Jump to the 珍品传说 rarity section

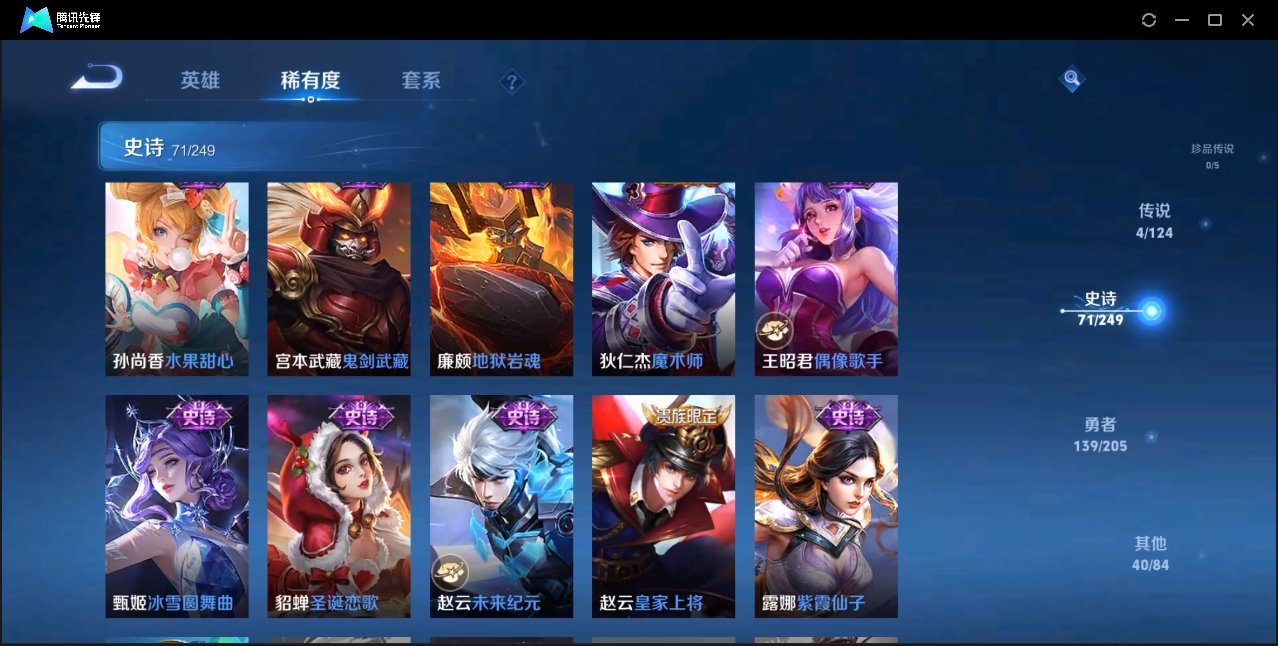tap(1212, 155)
